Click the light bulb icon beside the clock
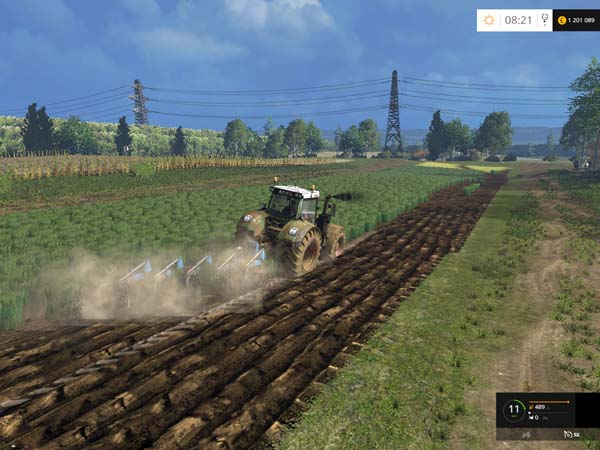The height and width of the screenshot is (450, 600). (x=544, y=20)
